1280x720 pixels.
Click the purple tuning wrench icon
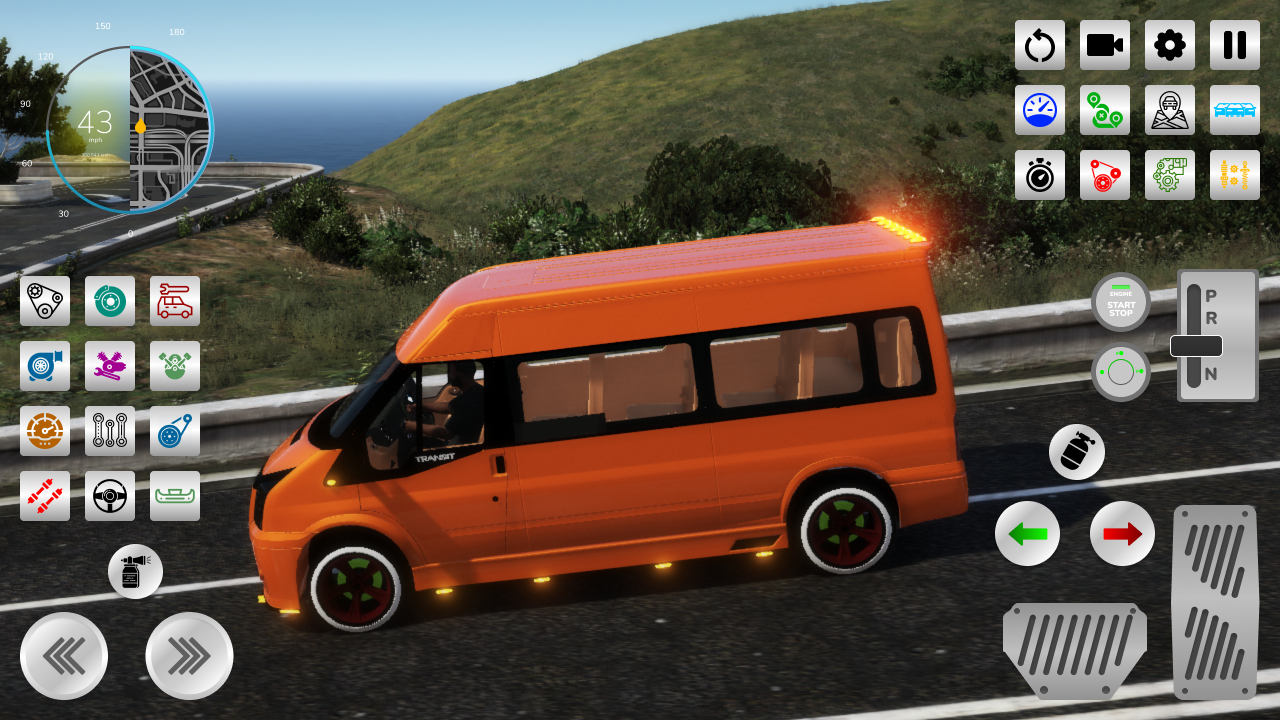click(110, 366)
